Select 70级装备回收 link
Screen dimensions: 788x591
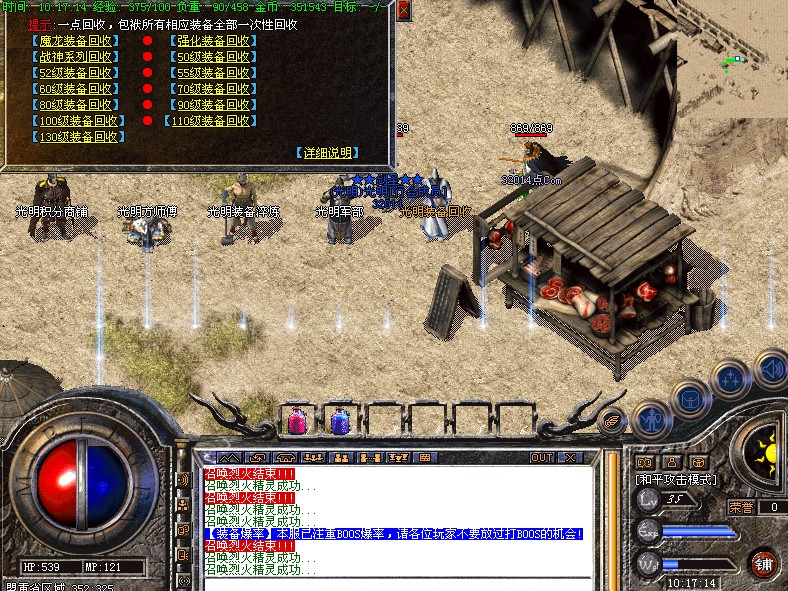pyautogui.click(x=213, y=89)
